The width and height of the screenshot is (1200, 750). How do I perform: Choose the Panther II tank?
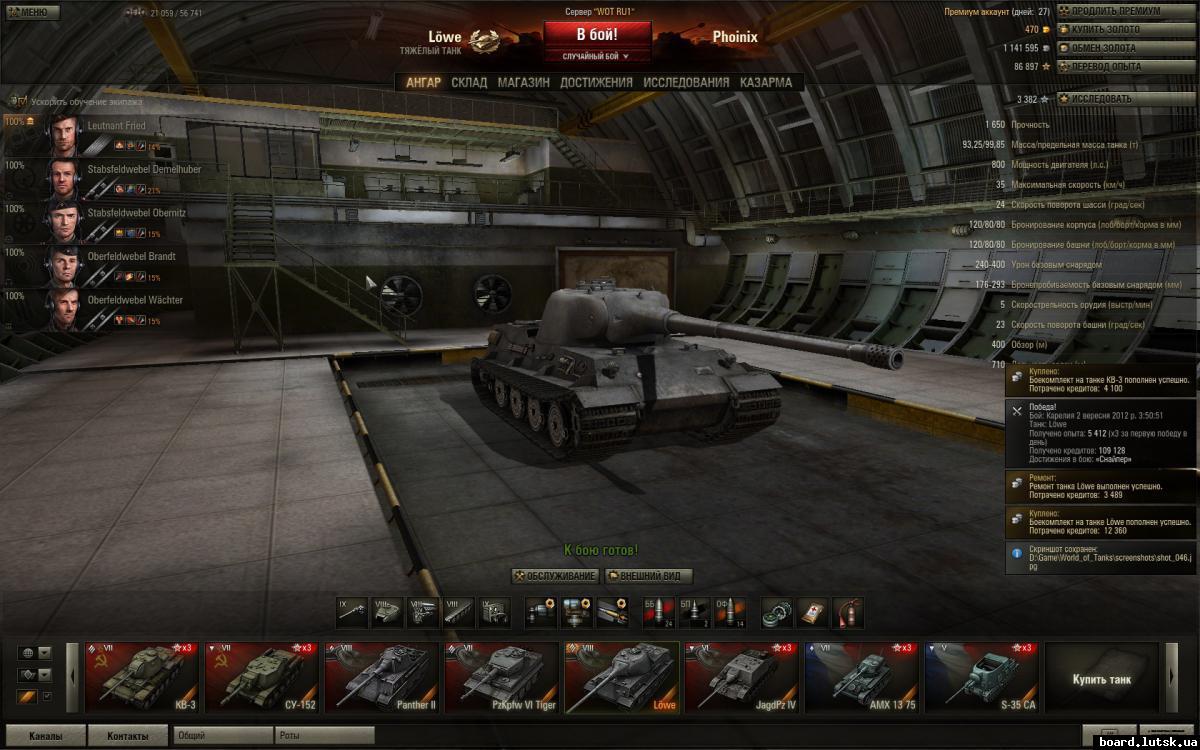381,677
